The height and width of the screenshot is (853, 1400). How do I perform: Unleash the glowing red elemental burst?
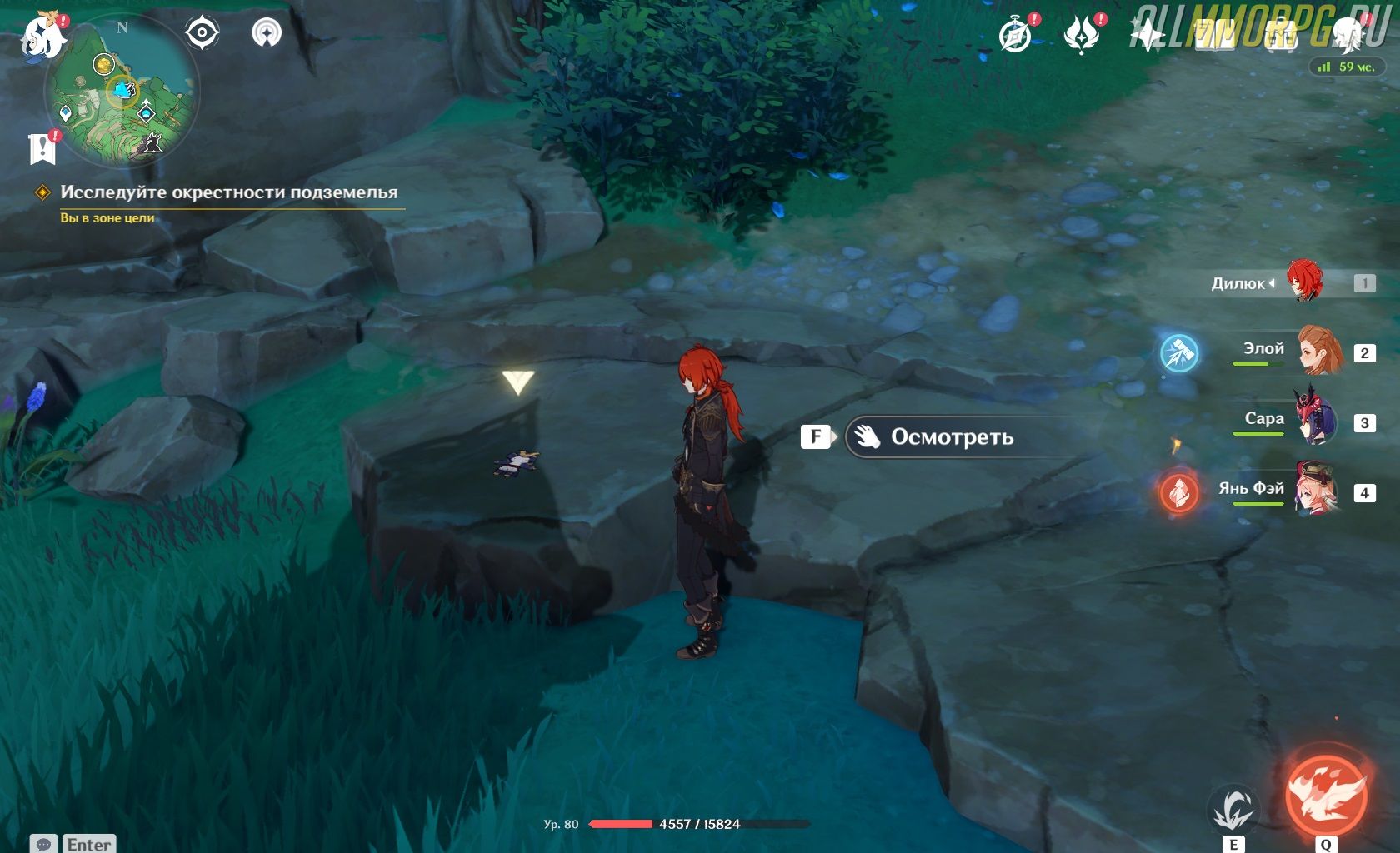click(1326, 793)
